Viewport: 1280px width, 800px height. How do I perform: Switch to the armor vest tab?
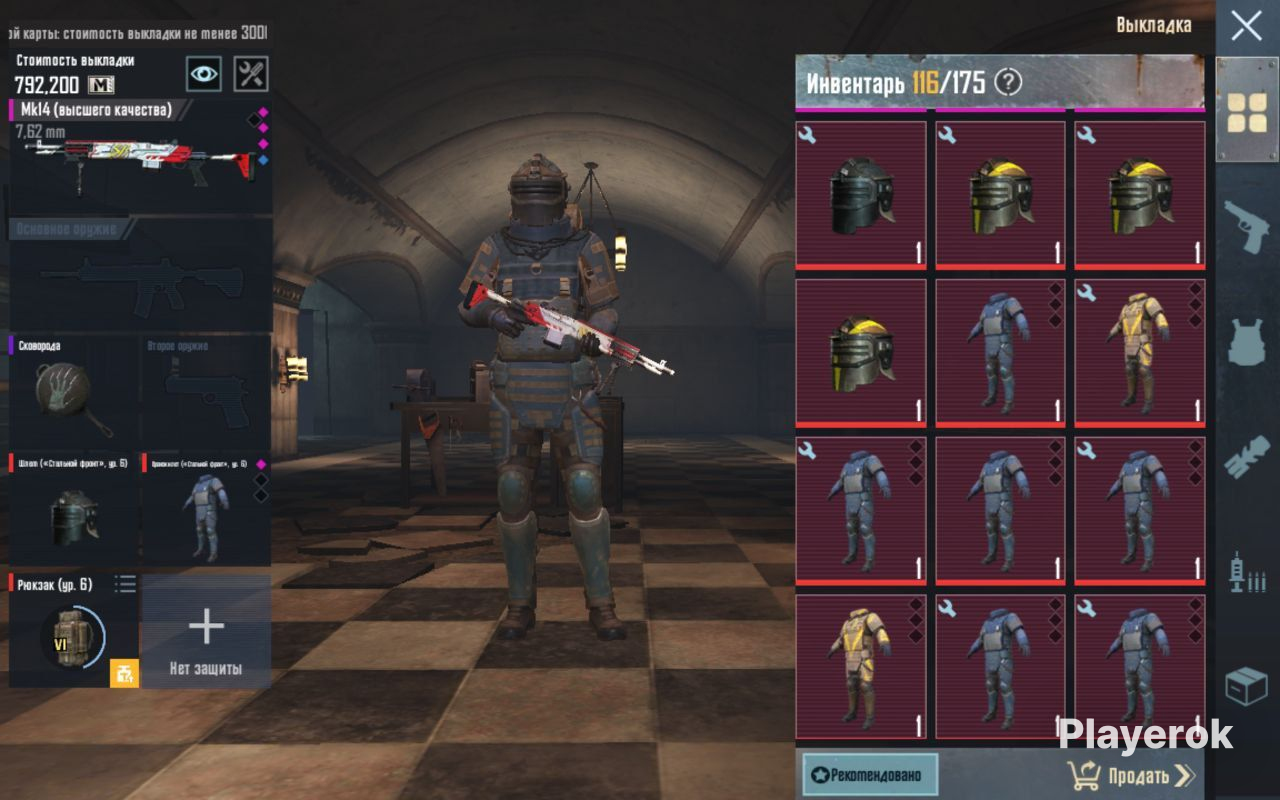click(1247, 342)
